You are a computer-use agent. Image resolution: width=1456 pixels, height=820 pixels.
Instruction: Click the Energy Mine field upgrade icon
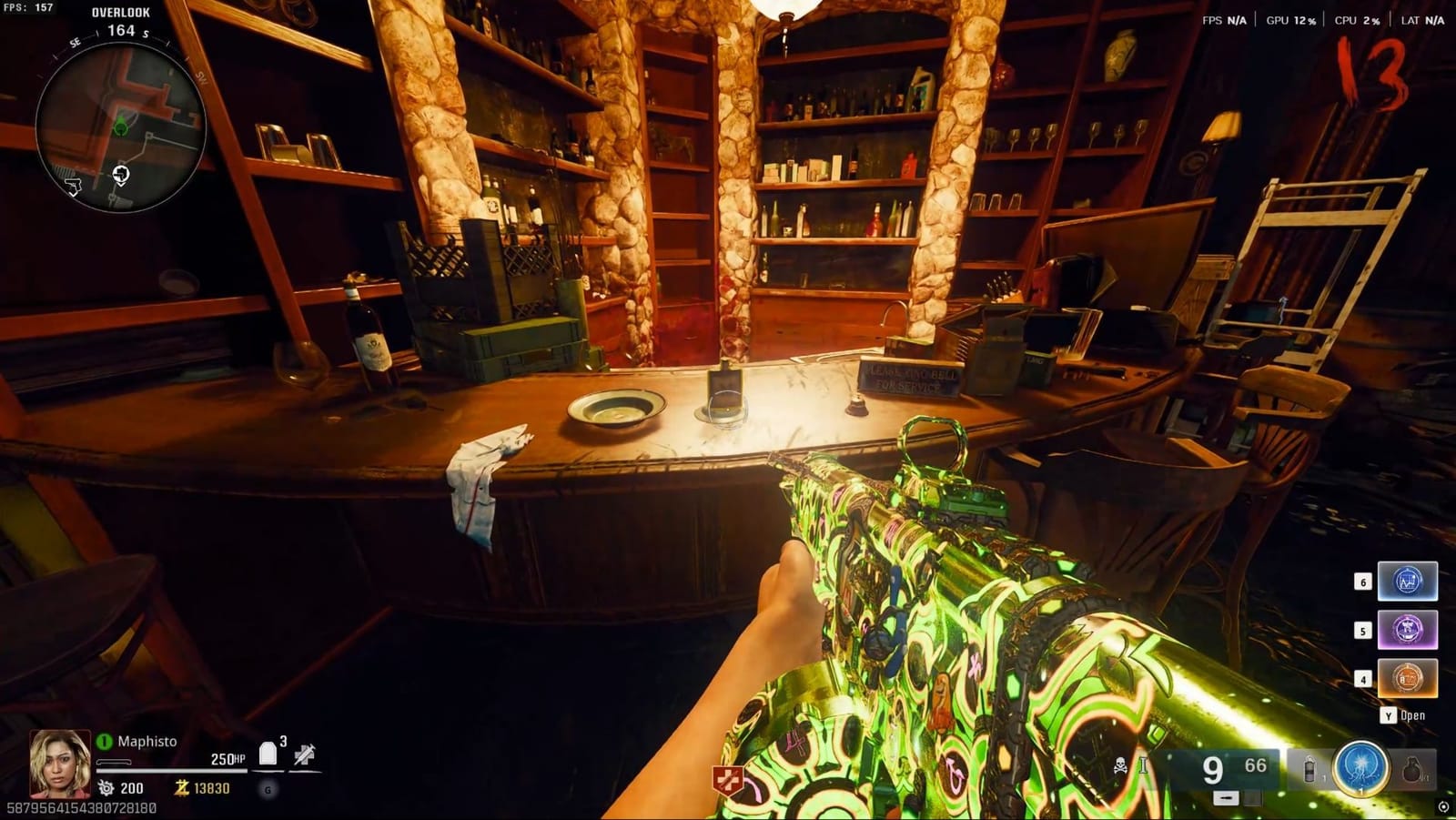(x=1361, y=771)
